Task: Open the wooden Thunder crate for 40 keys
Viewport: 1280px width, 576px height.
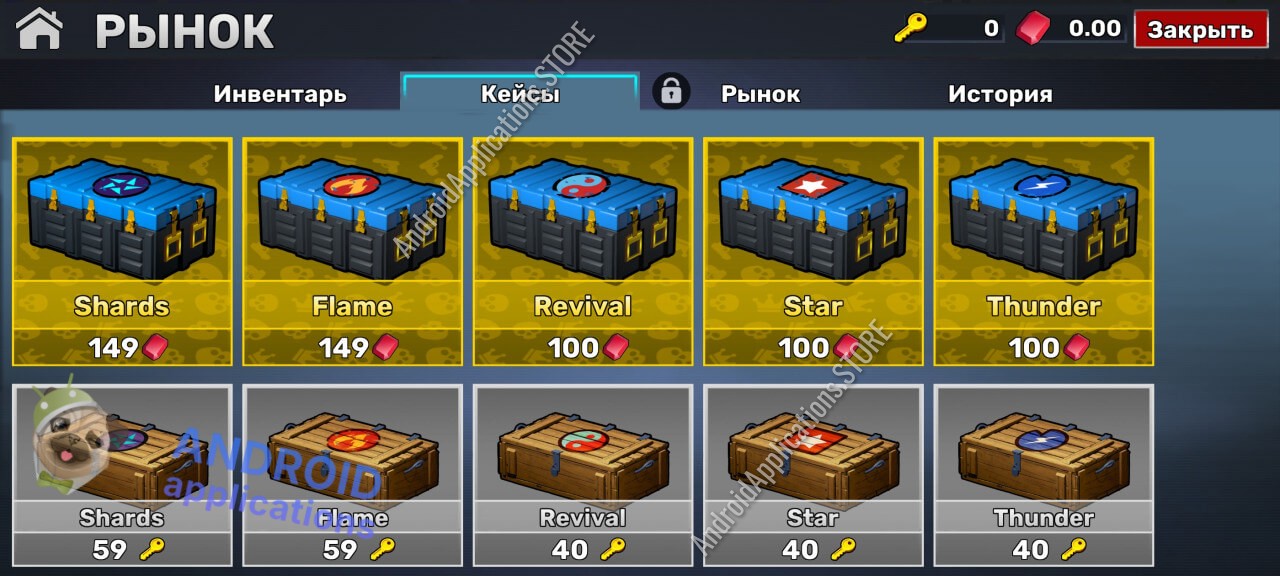Action: point(1043,475)
